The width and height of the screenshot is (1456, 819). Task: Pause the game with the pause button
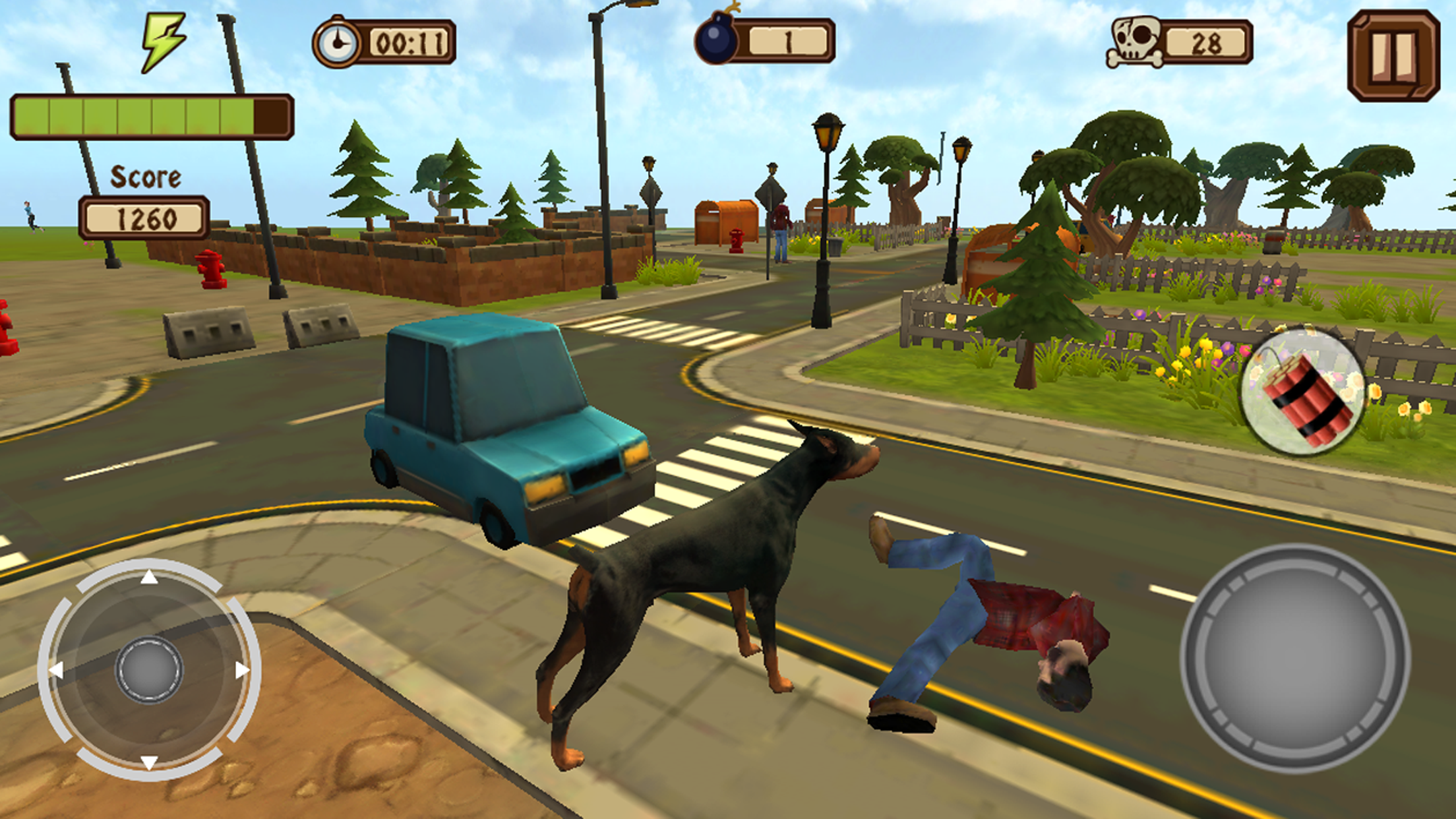1393,55
